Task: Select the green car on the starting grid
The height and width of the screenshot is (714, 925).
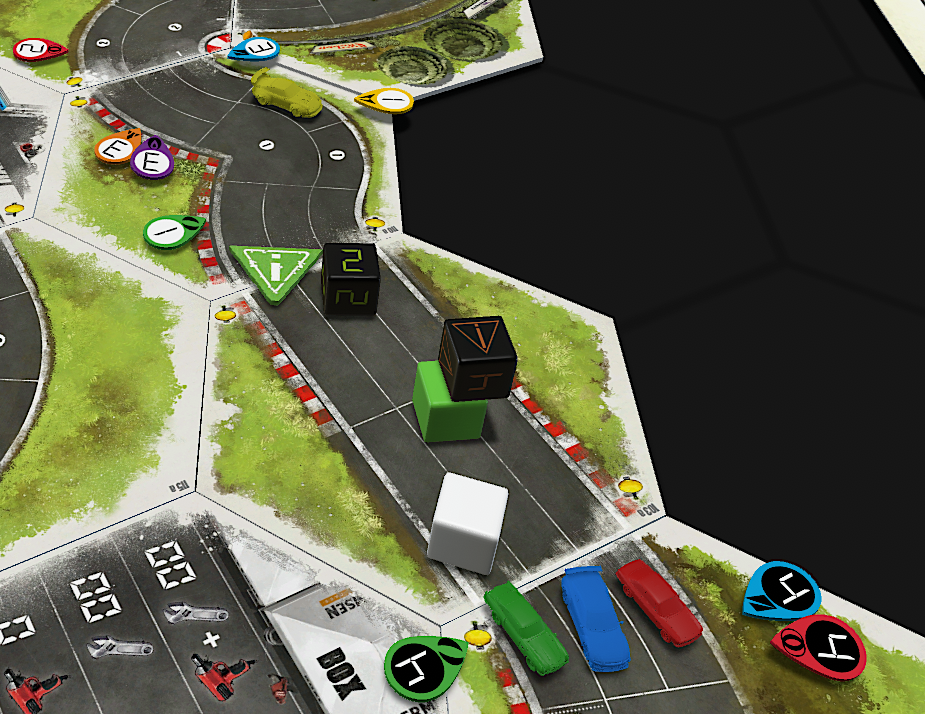Action: 526,627
